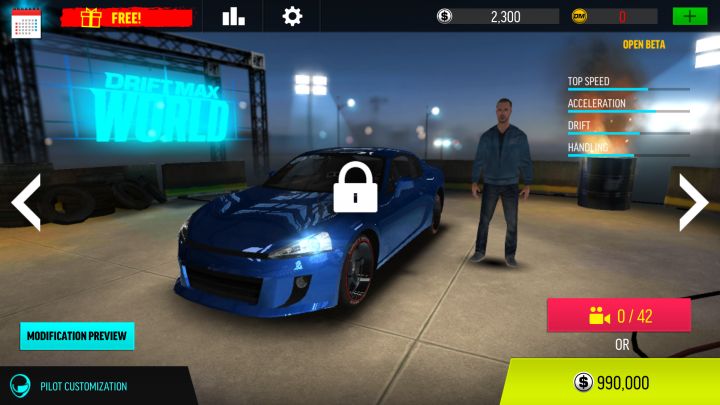Claim the FREE gift banner
Image resolution: width=720 pixels, height=405 pixels.
pos(125,17)
